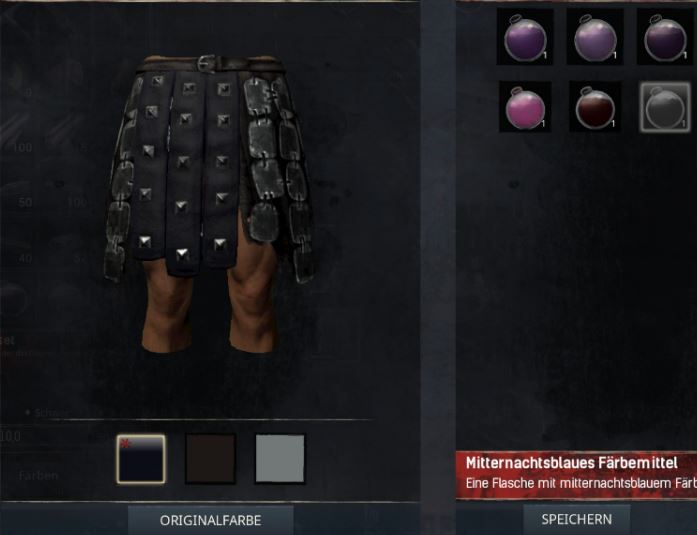Pick the light gray color swatch

280,459
